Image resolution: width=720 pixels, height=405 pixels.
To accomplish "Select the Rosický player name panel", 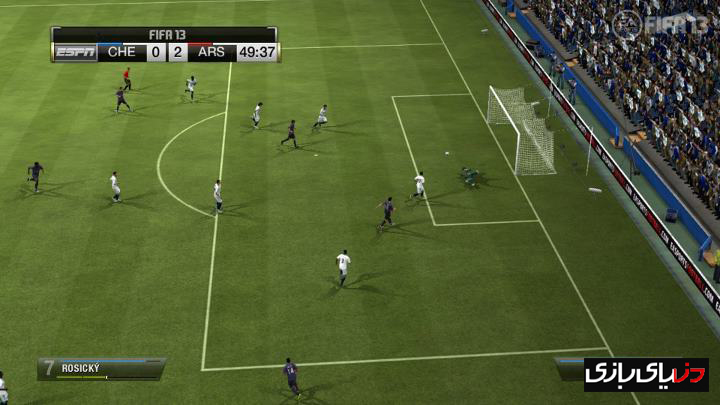I will pos(101,368).
